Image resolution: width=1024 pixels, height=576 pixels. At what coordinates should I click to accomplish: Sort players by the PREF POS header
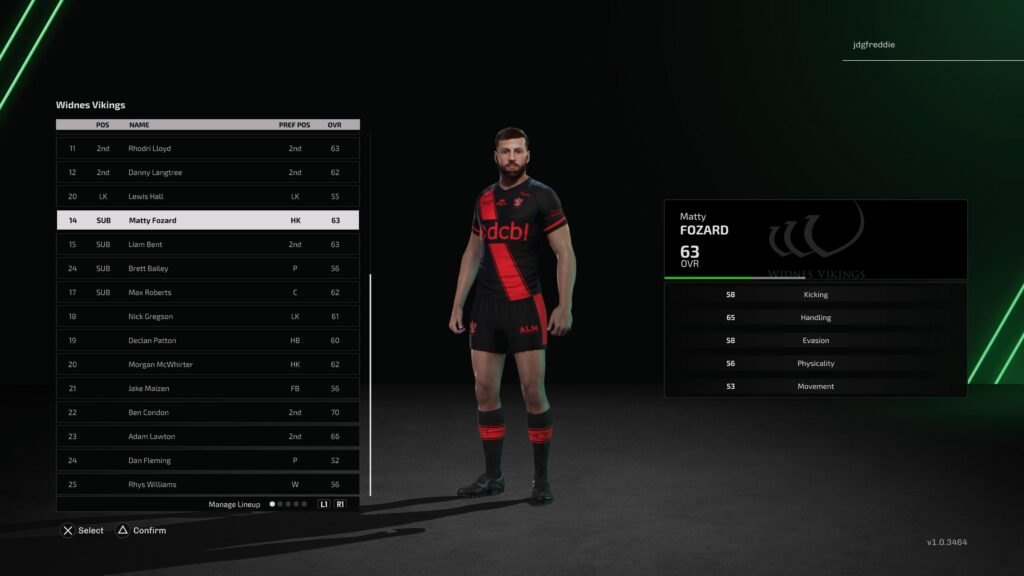click(294, 125)
